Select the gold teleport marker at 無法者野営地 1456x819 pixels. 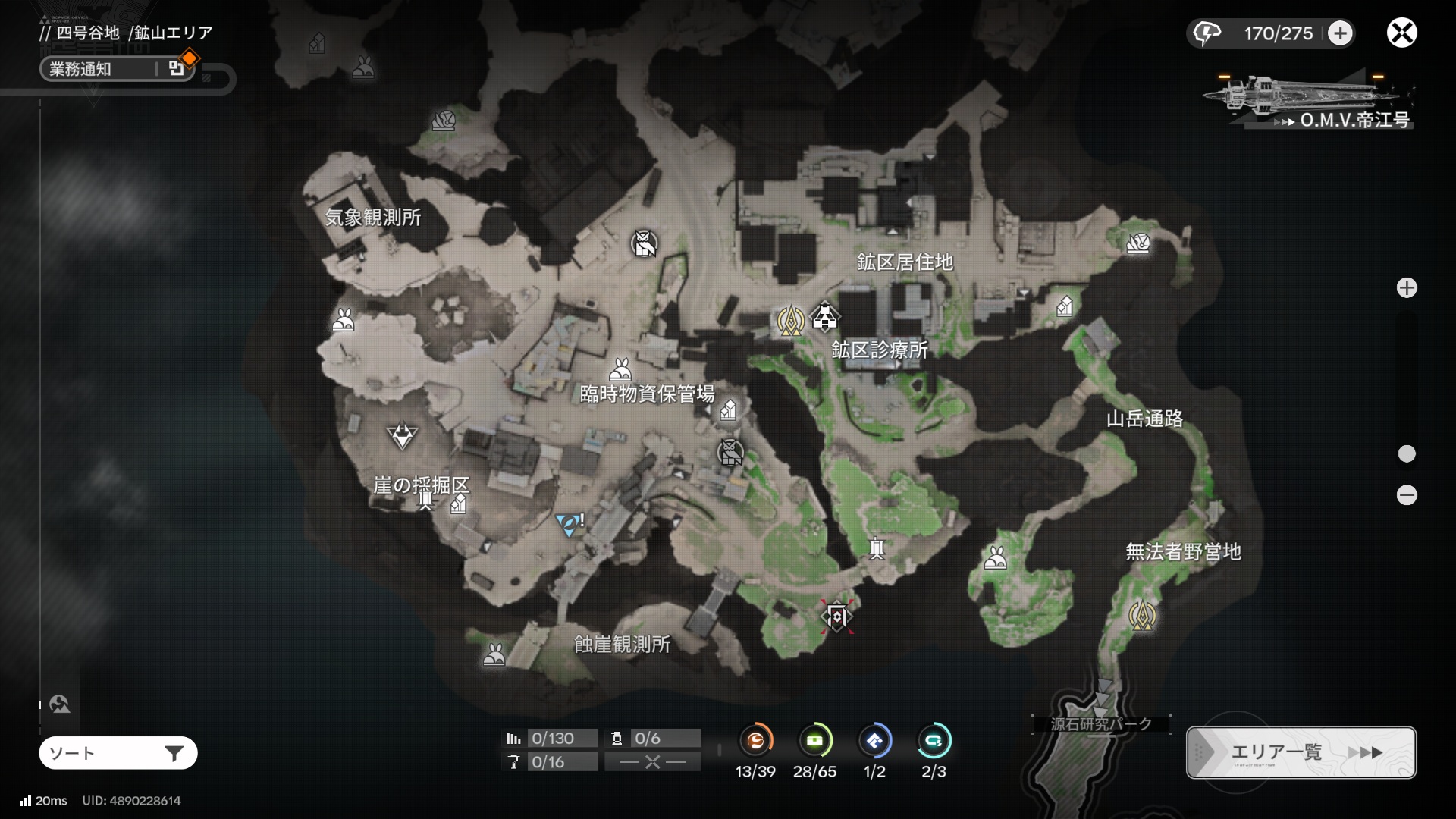[1142, 616]
